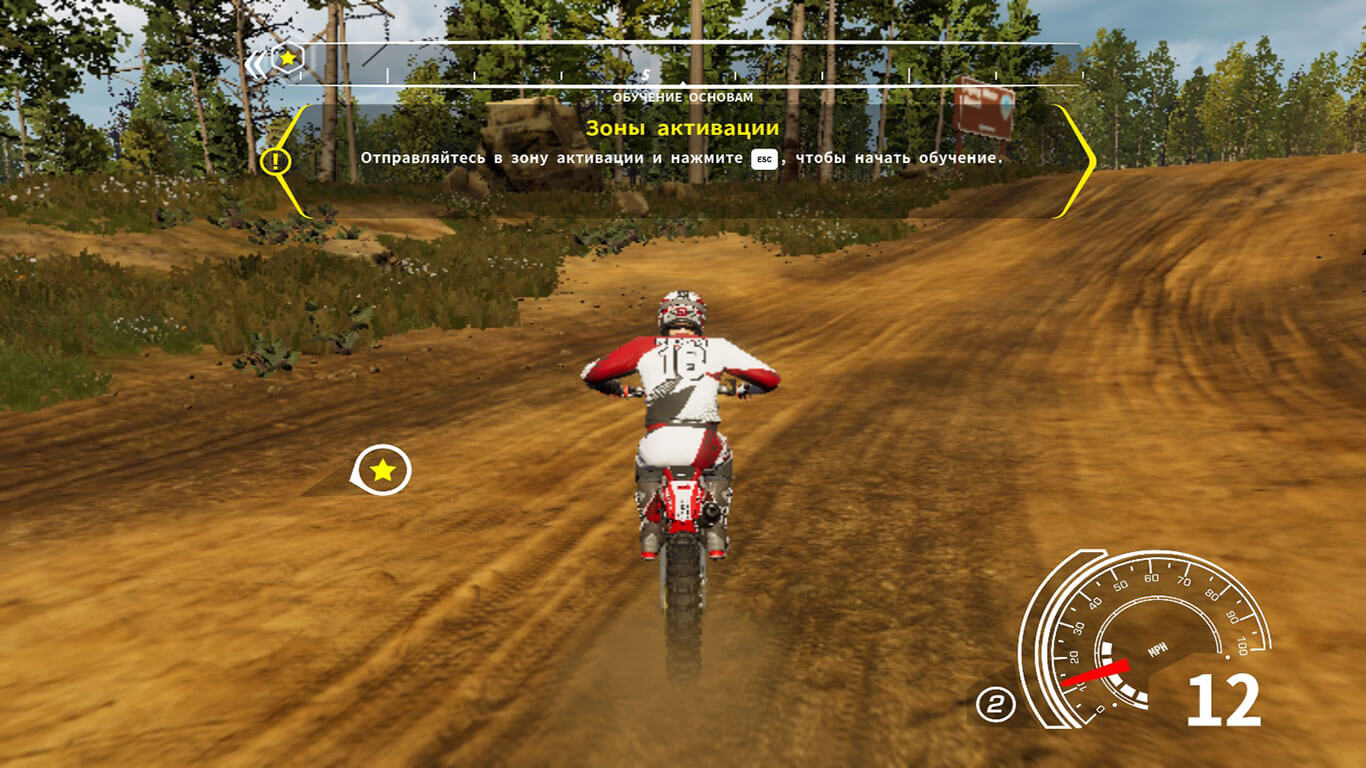
Task: Click the star waypoint marker on the track
Action: tap(382, 470)
